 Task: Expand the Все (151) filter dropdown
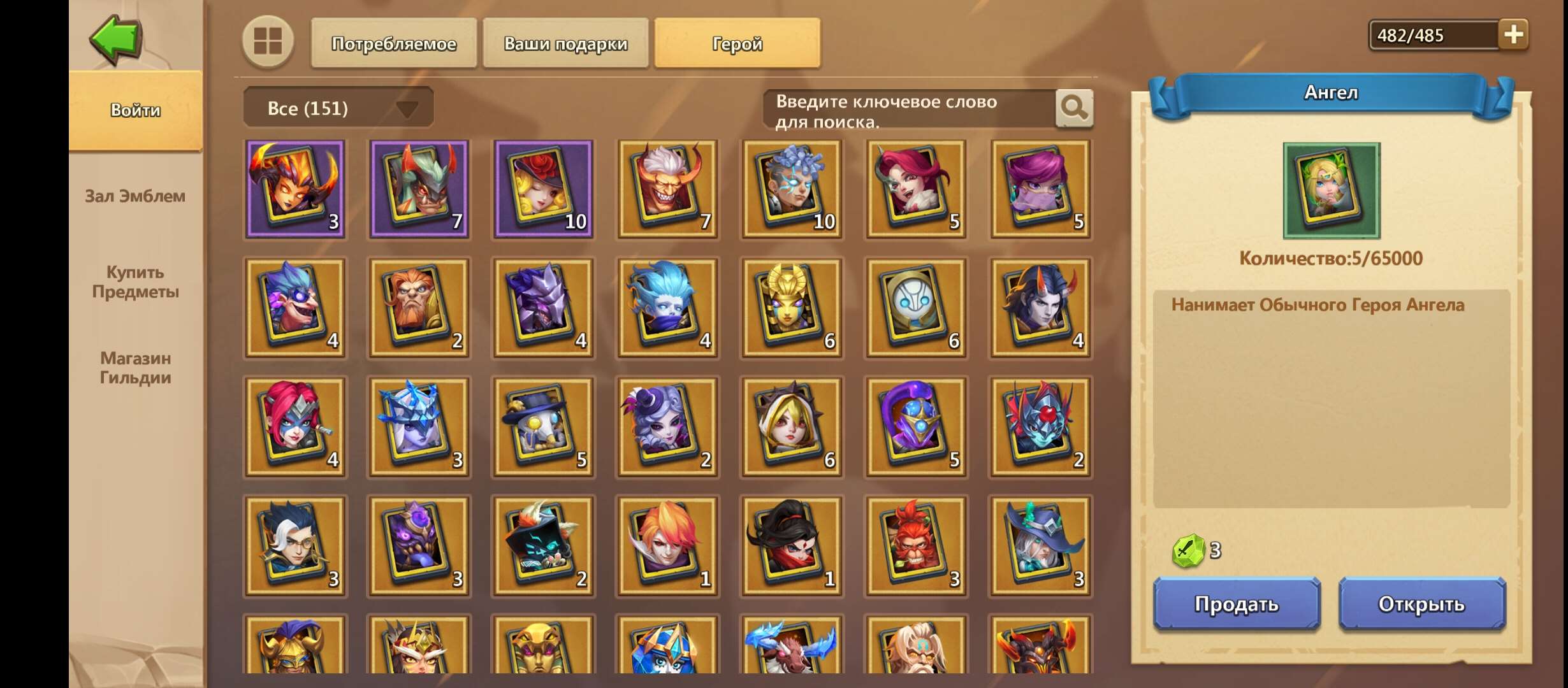pyautogui.click(x=338, y=107)
